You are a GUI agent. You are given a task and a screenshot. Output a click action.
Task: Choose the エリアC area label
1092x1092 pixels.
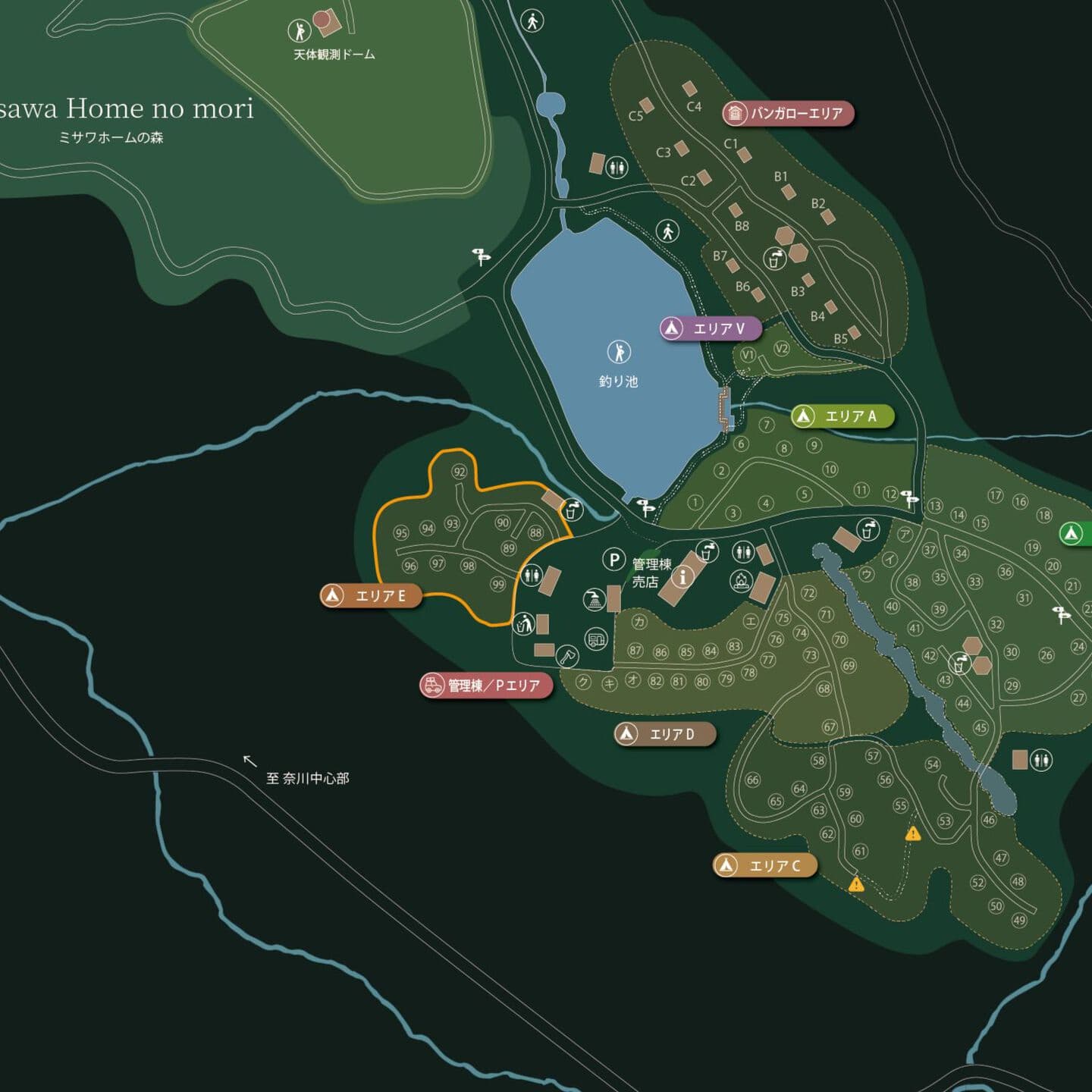point(765,865)
